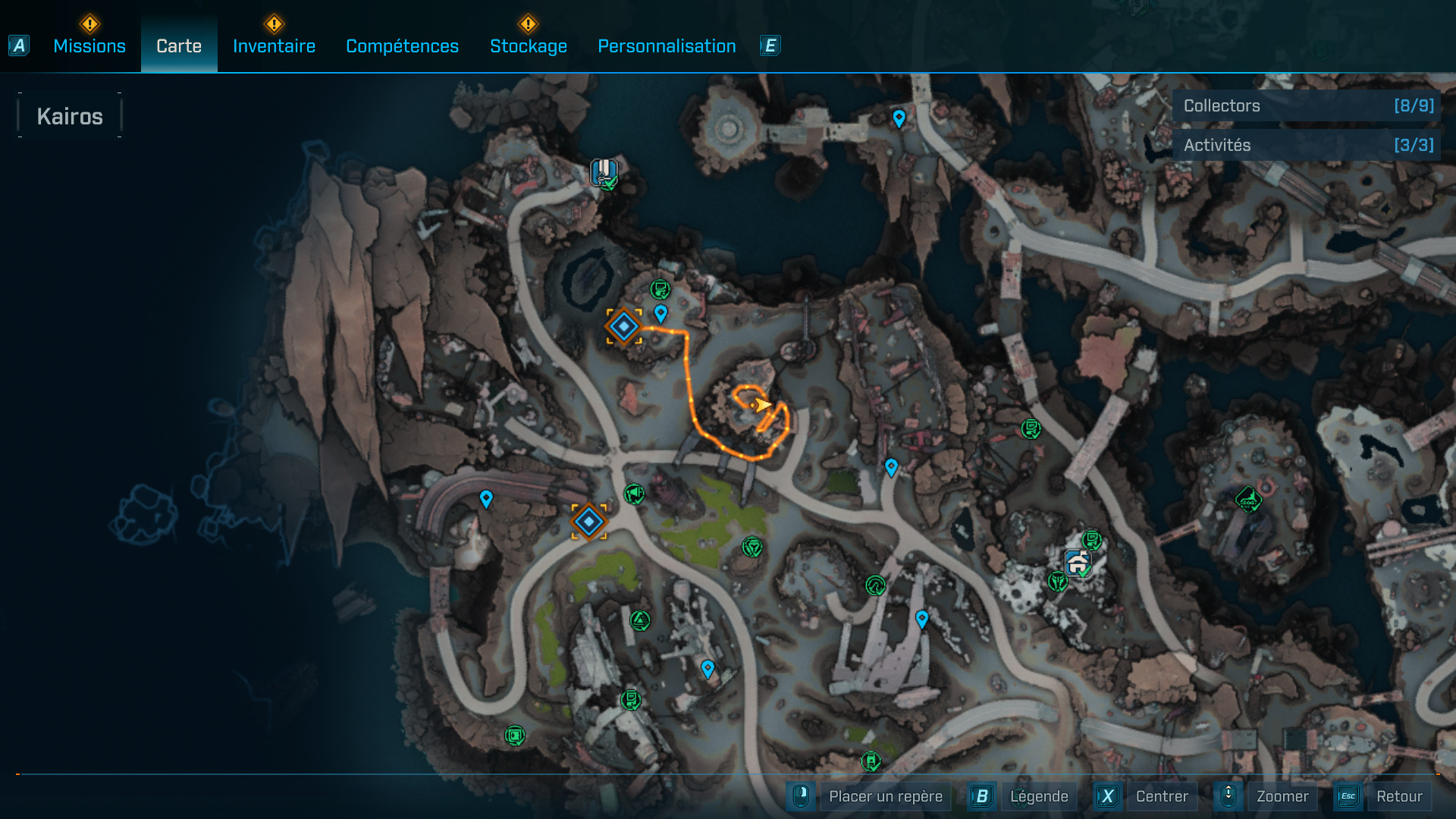Click Retour to exit the map
Viewport: 1456px width, 819px height.
(1401, 796)
